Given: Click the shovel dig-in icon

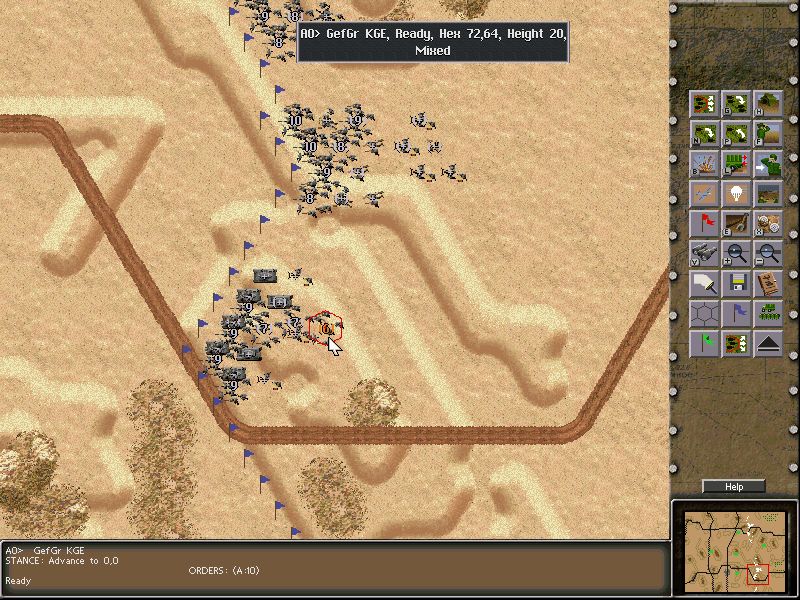Looking at the screenshot, I should [x=737, y=223].
